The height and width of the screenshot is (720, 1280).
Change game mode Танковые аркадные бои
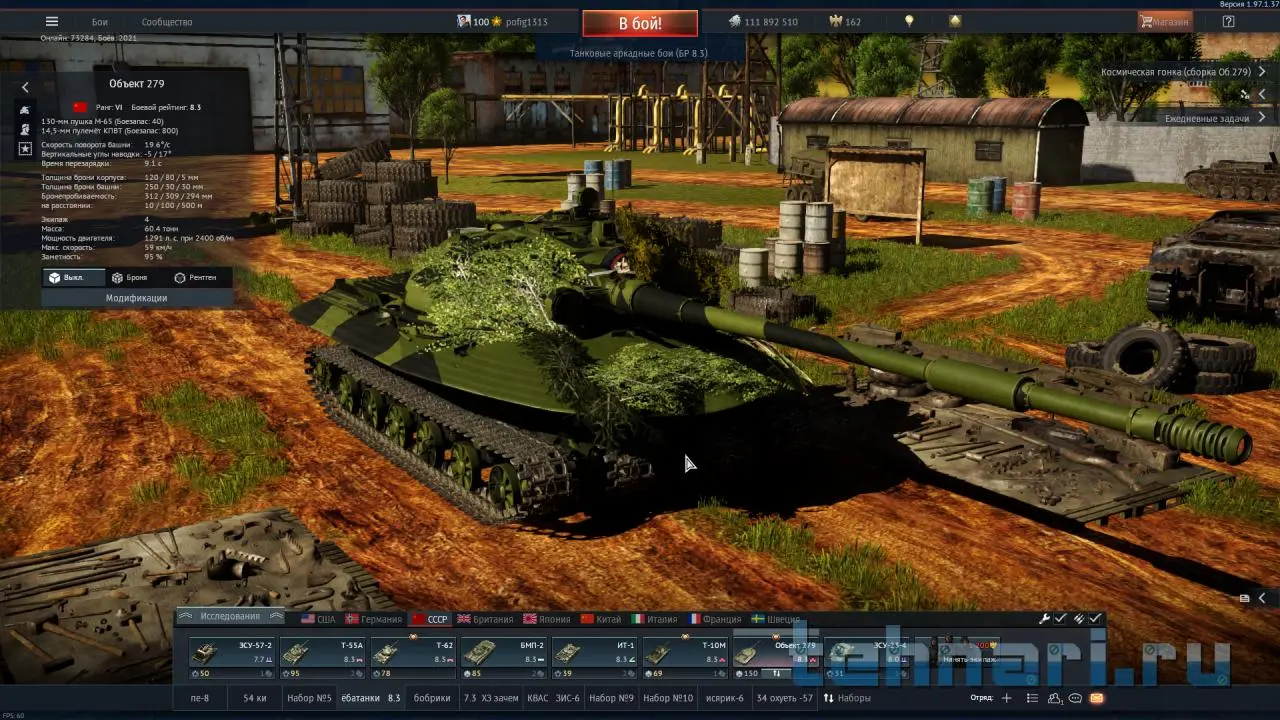[638, 53]
